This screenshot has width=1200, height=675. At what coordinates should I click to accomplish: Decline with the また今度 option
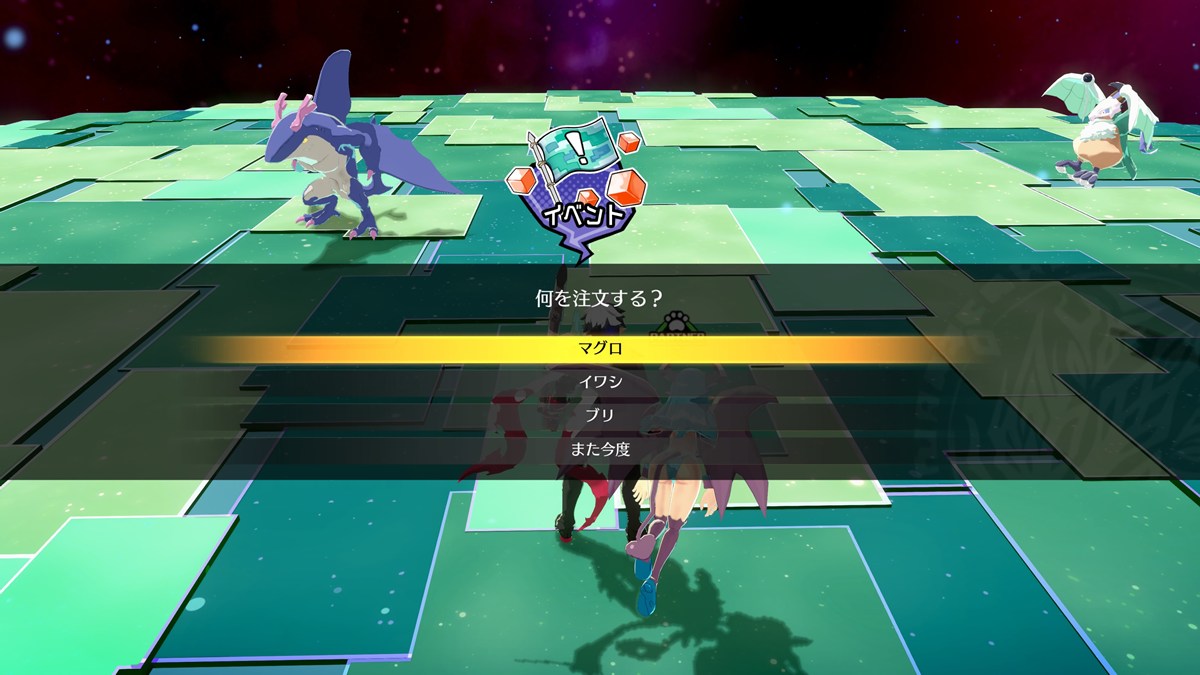tap(600, 449)
